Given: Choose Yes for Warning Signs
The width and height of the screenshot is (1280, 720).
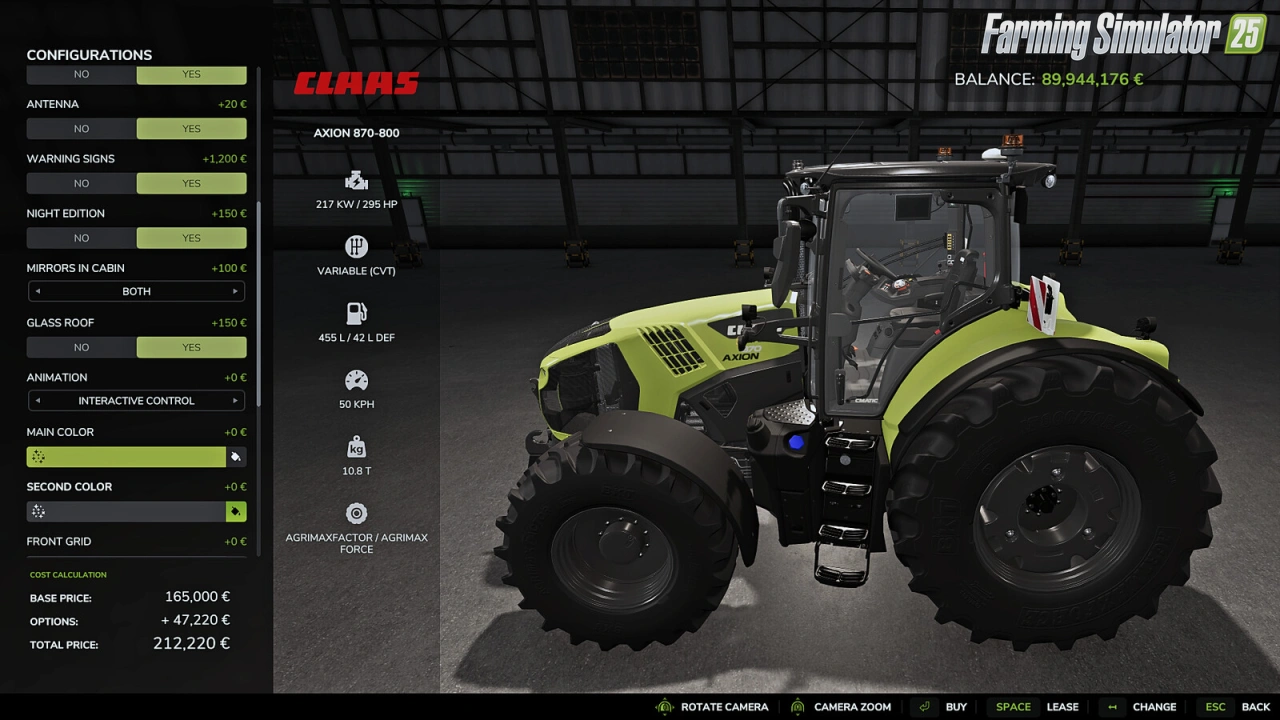Looking at the screenshot, I should 191,184.
